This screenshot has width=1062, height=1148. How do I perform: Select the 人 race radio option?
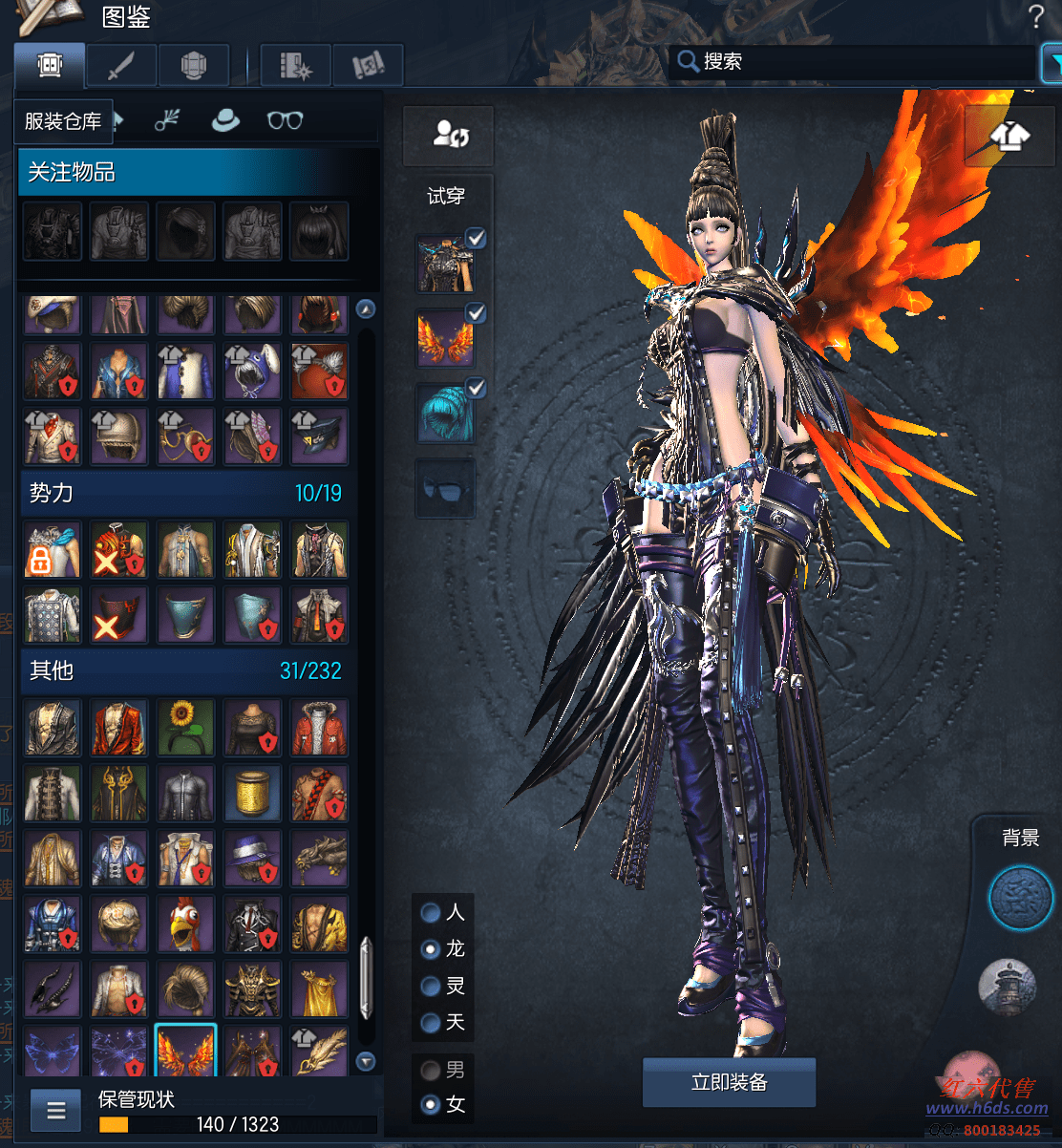coord(432,912)
